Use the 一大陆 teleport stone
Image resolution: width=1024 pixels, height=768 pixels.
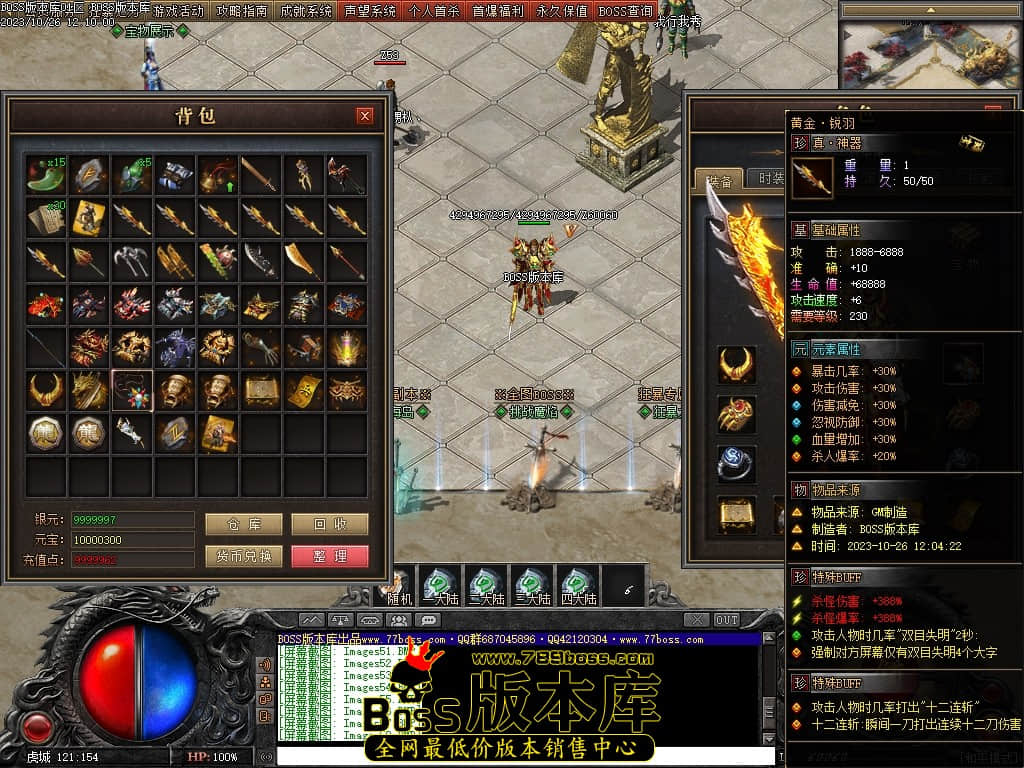tap(440, 586)
